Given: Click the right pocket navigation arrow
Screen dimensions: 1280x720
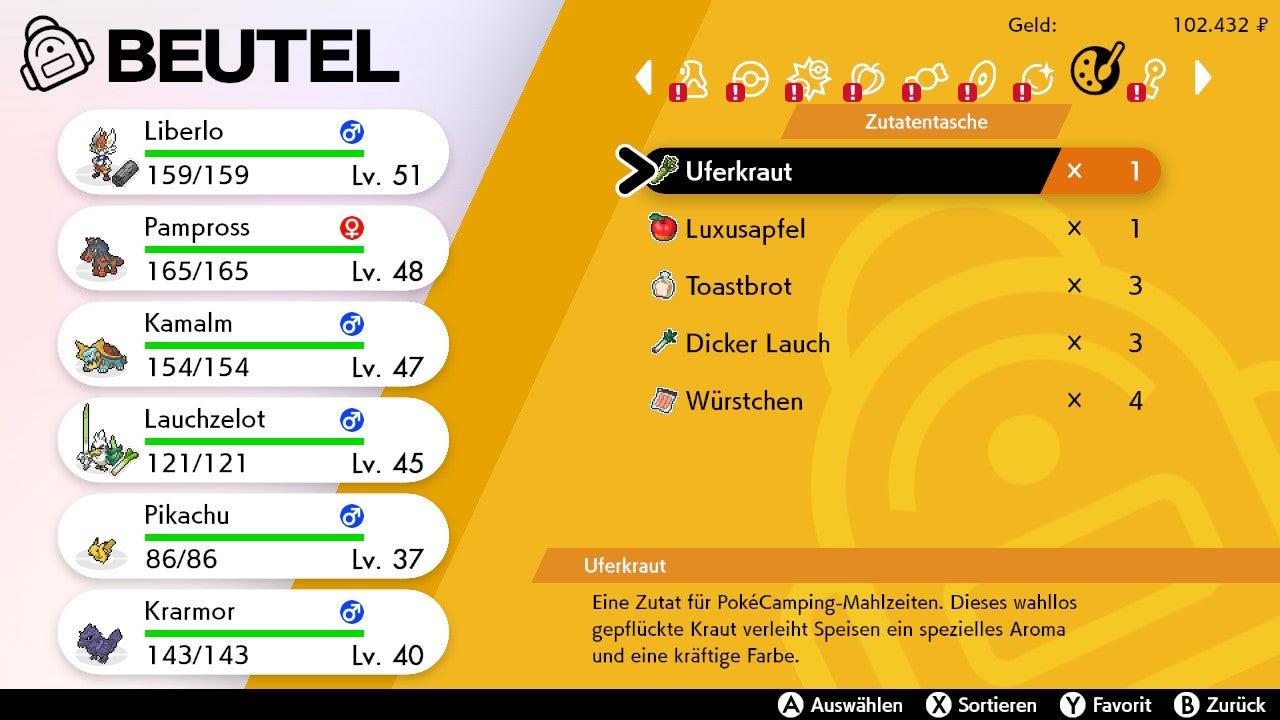Looking at the screenshot, I should pos(1203,75).
